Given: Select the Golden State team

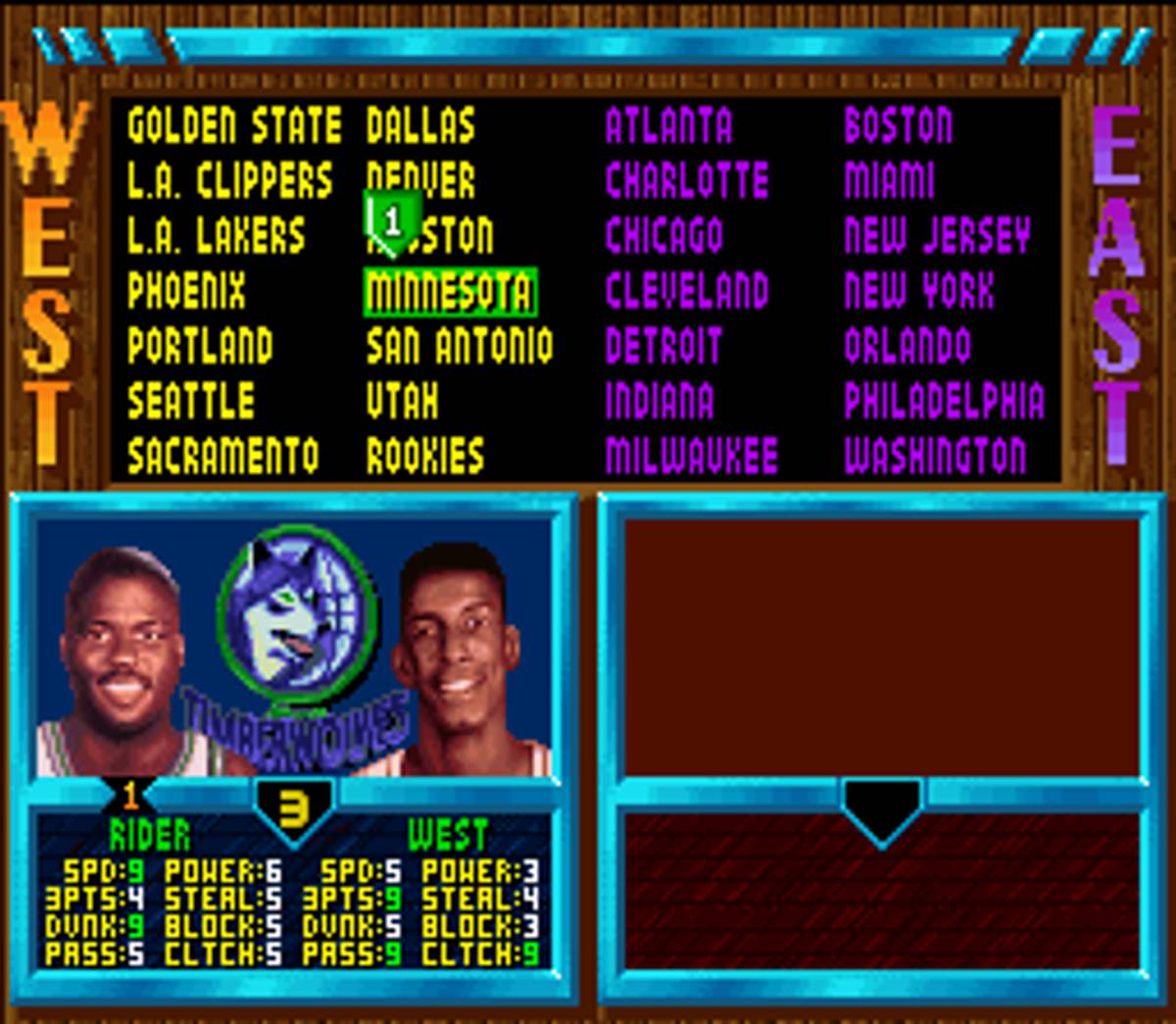Looking at the screenshot, I should pos(234,126).
